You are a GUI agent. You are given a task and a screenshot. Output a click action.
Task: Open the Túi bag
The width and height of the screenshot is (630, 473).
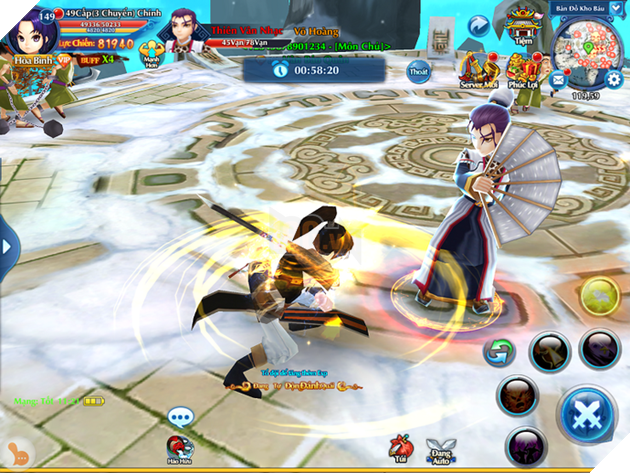point(401,451)
